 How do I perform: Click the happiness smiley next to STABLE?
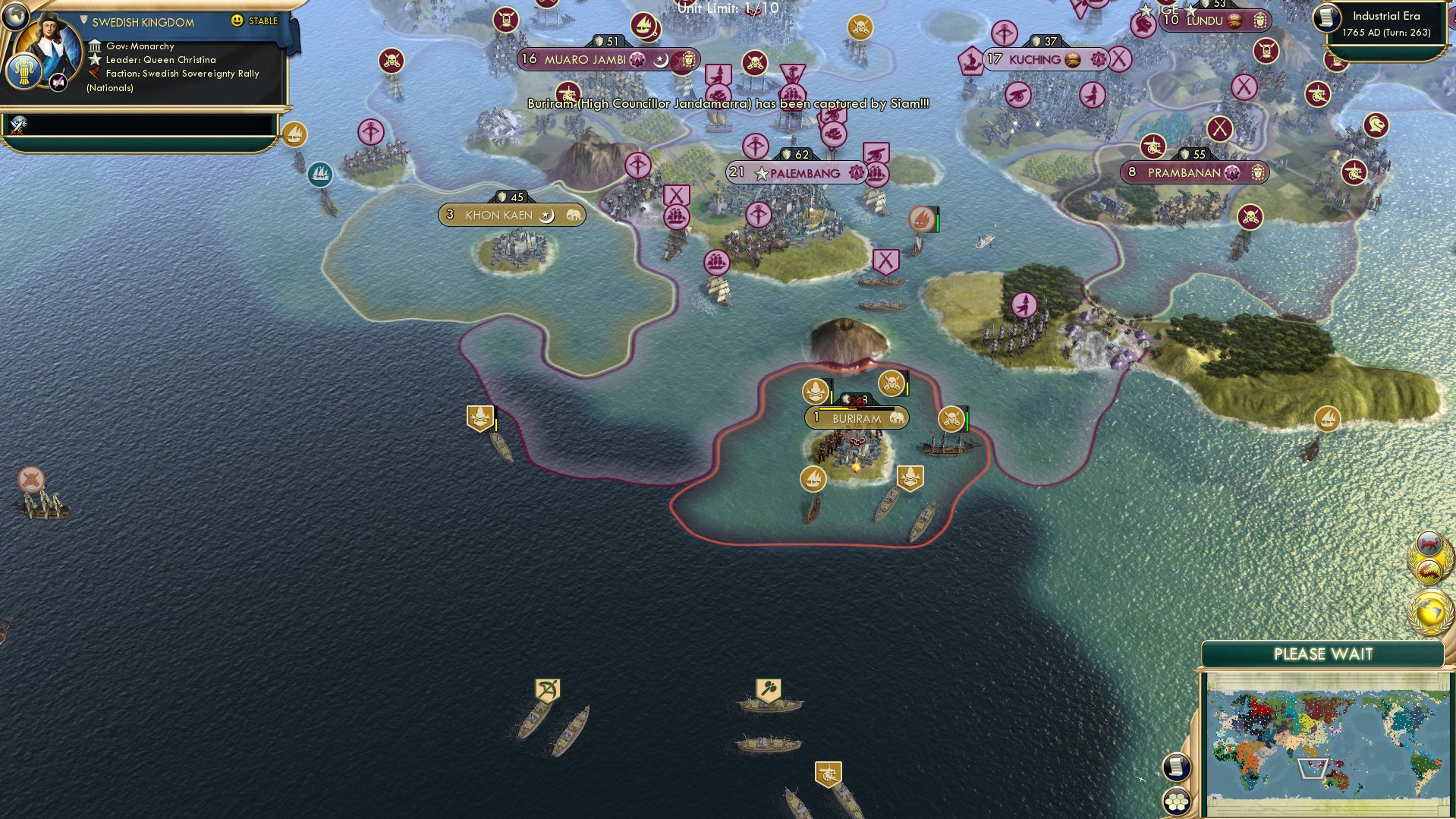(237, 21)
